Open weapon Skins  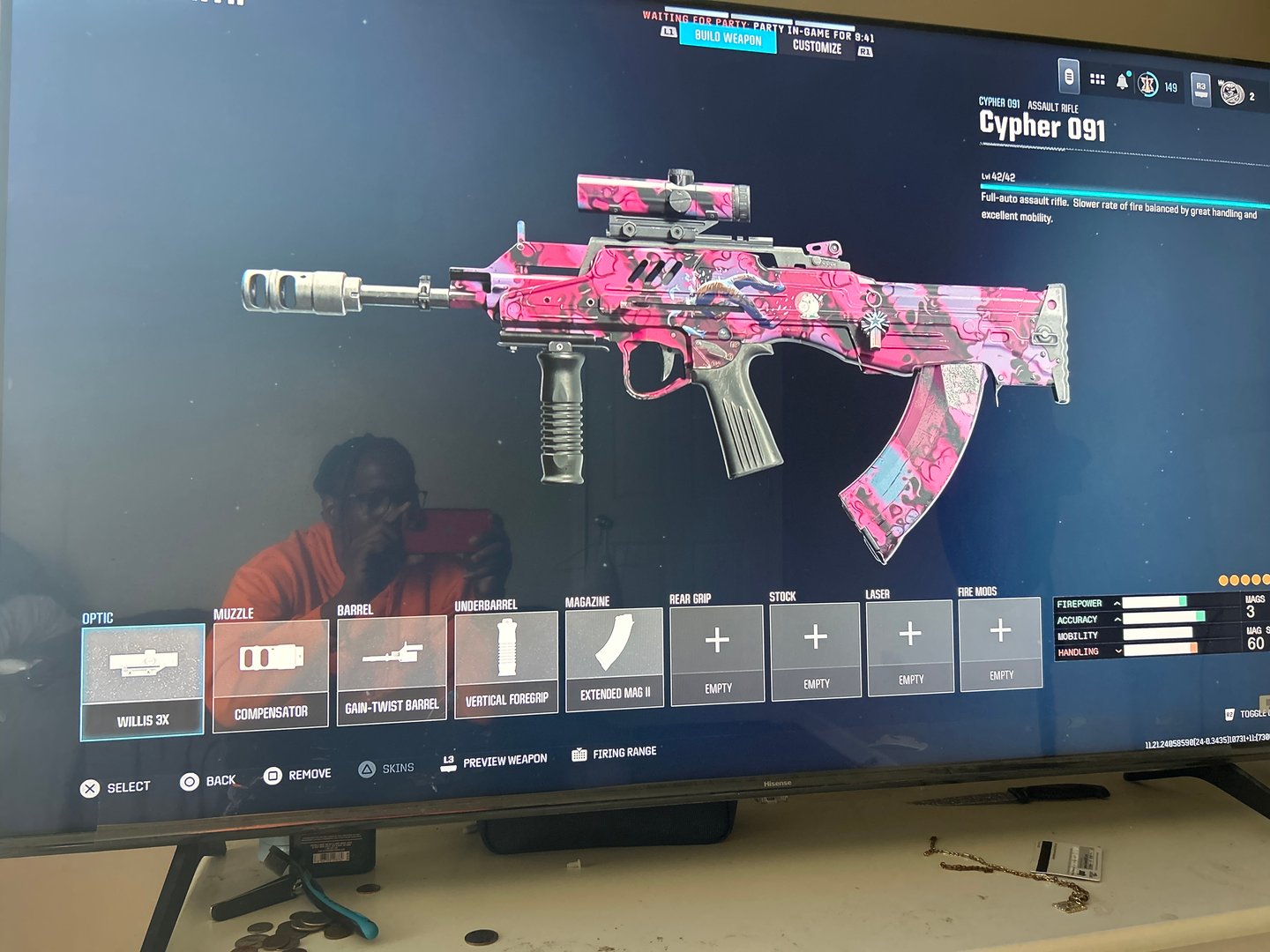pyautogui.click(x=386, y=769)
